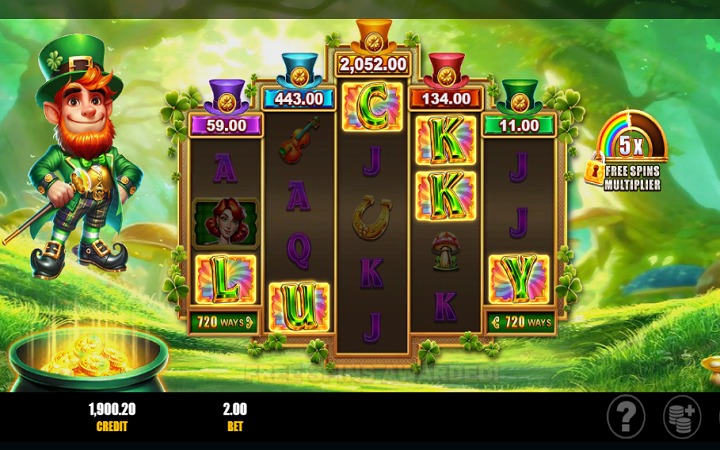Image resolution: width=720 pixels, height=450 pixels.
Task: Open the question mark help button
Action: 626,415
